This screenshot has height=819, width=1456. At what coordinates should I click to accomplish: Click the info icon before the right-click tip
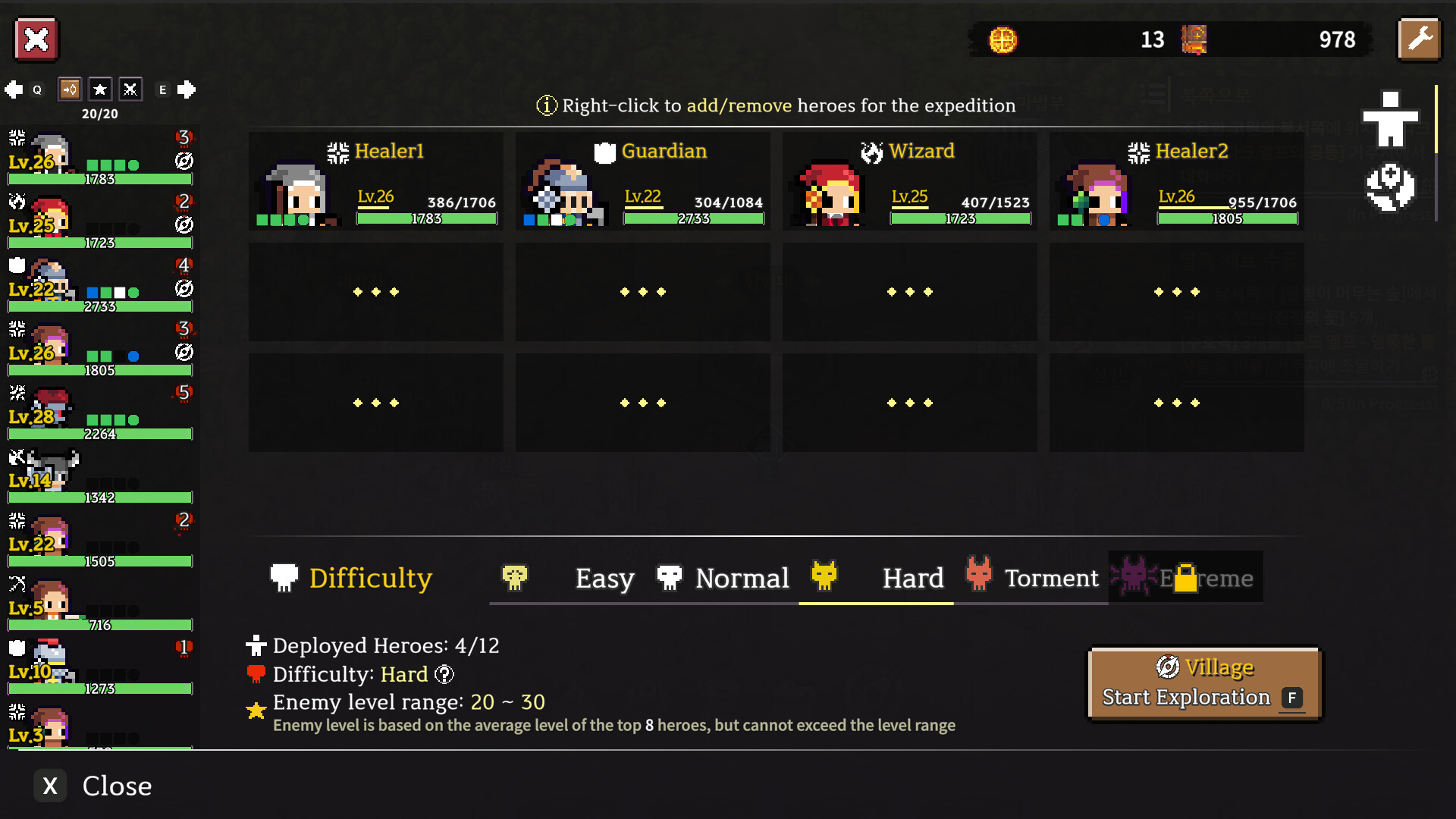pos(545,105)
